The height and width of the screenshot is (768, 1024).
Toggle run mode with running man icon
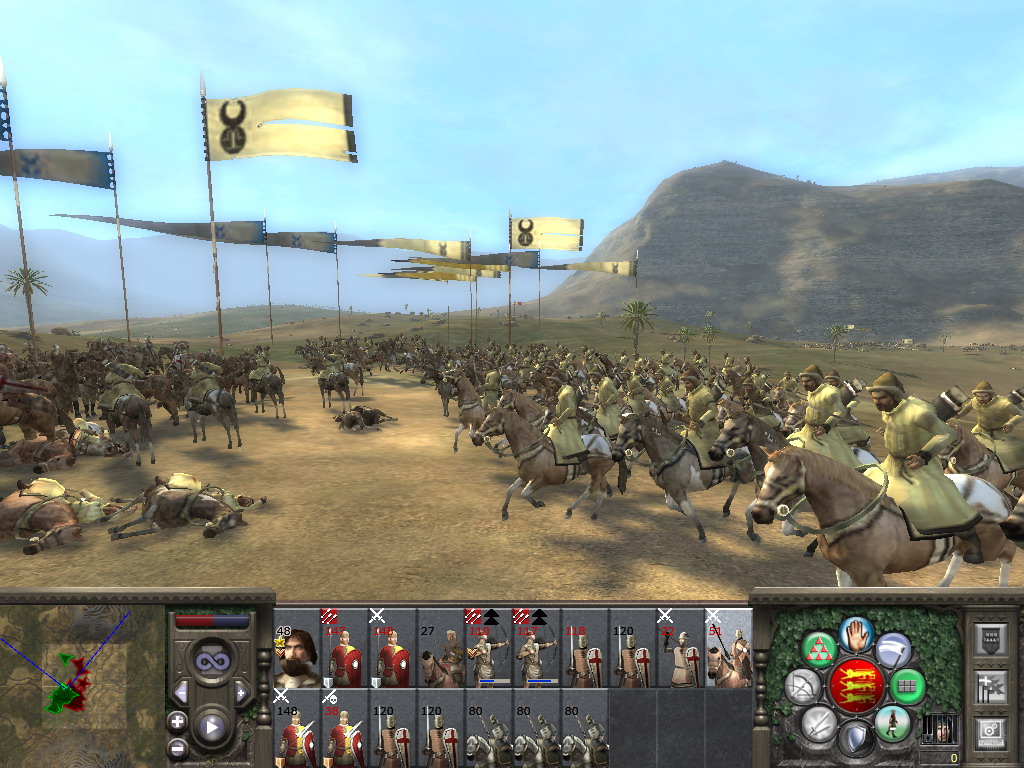pos(893,722)
